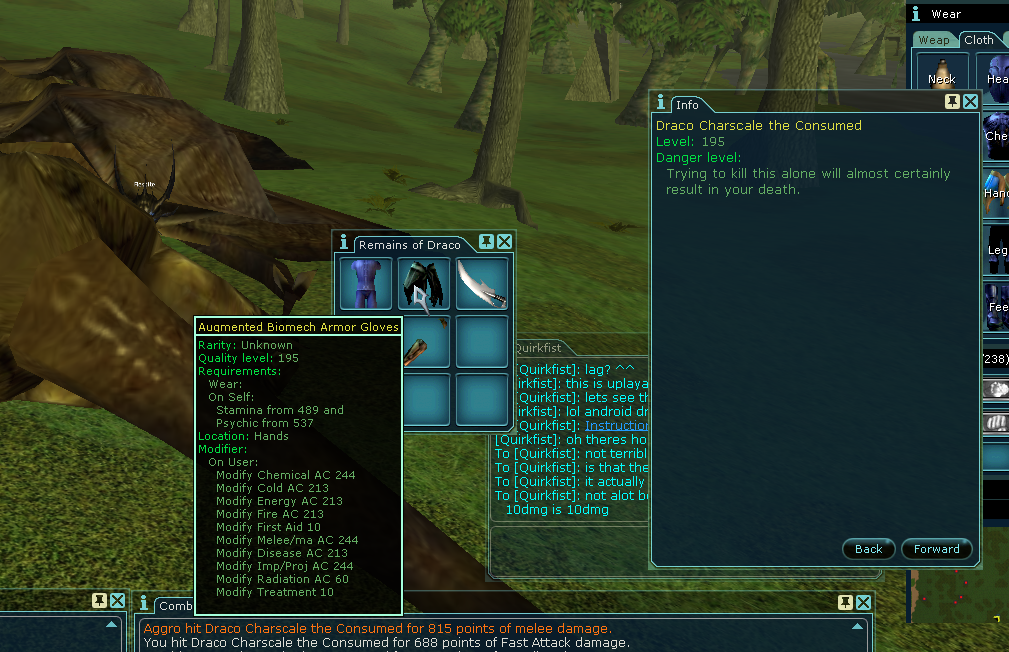Open the Remains of Draco info icon

click(x=344, y=242)
